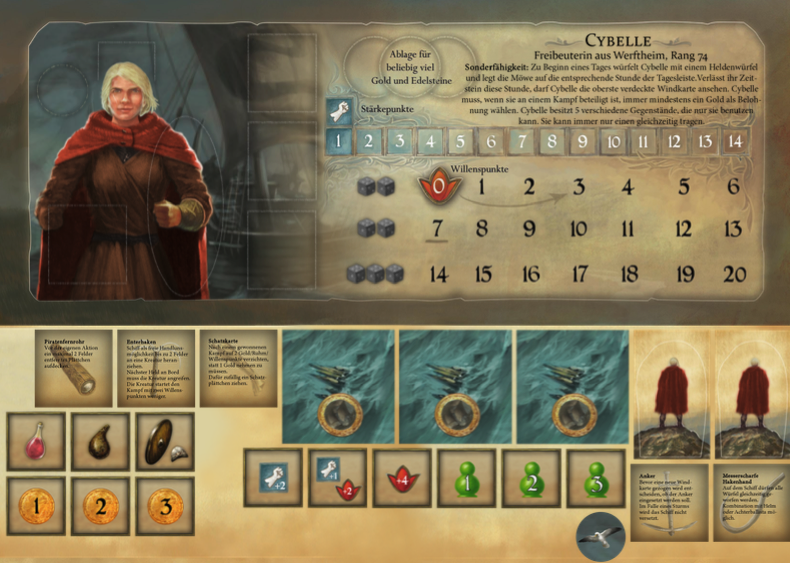
Task: Select the red potion tile
Action: (x=36, y=441)
